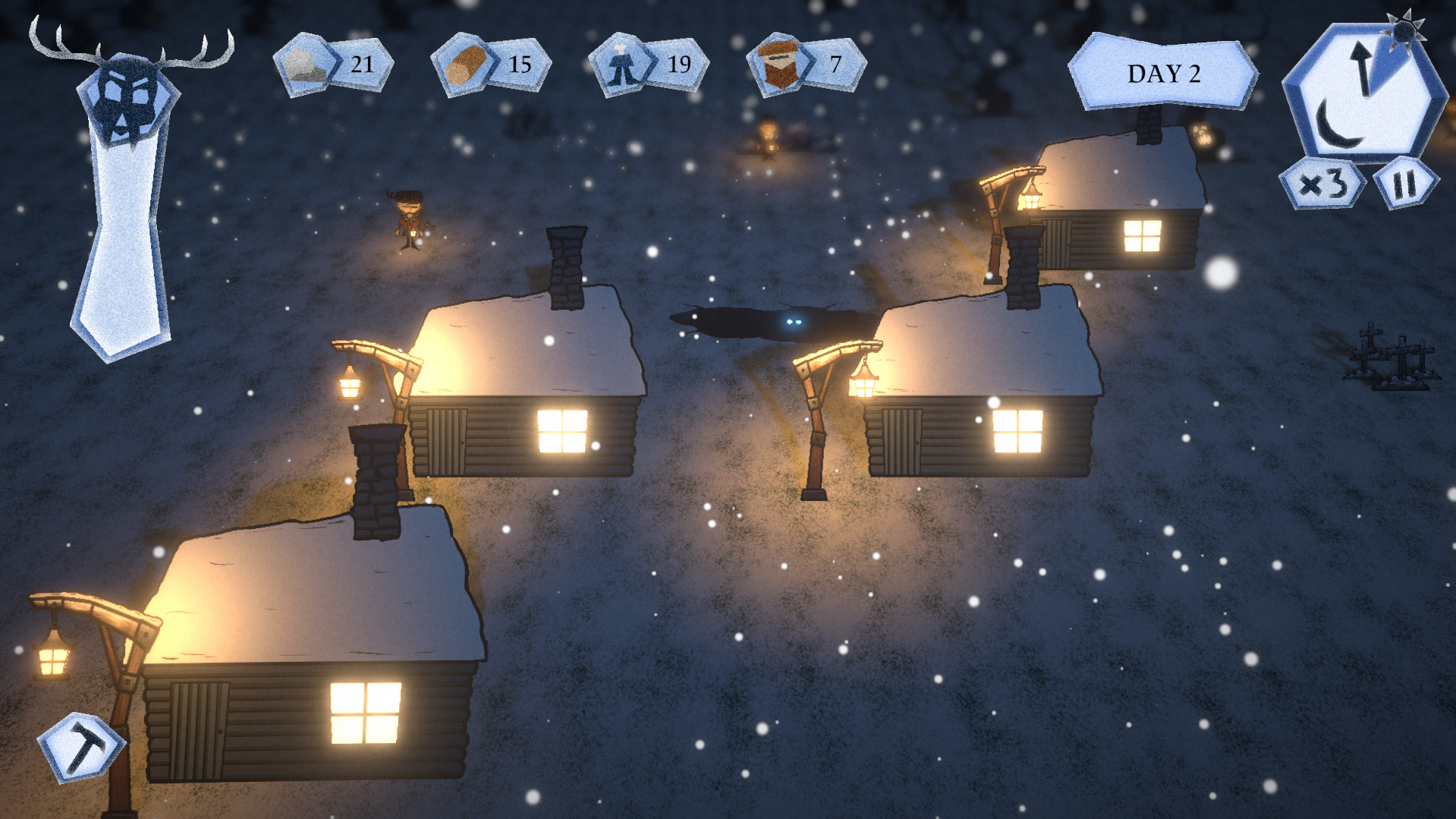Viewport: 1456px width, 819px height.
Task: Pause the game with the pause button
Action: pyautogui.click(x=1405, y=184)
